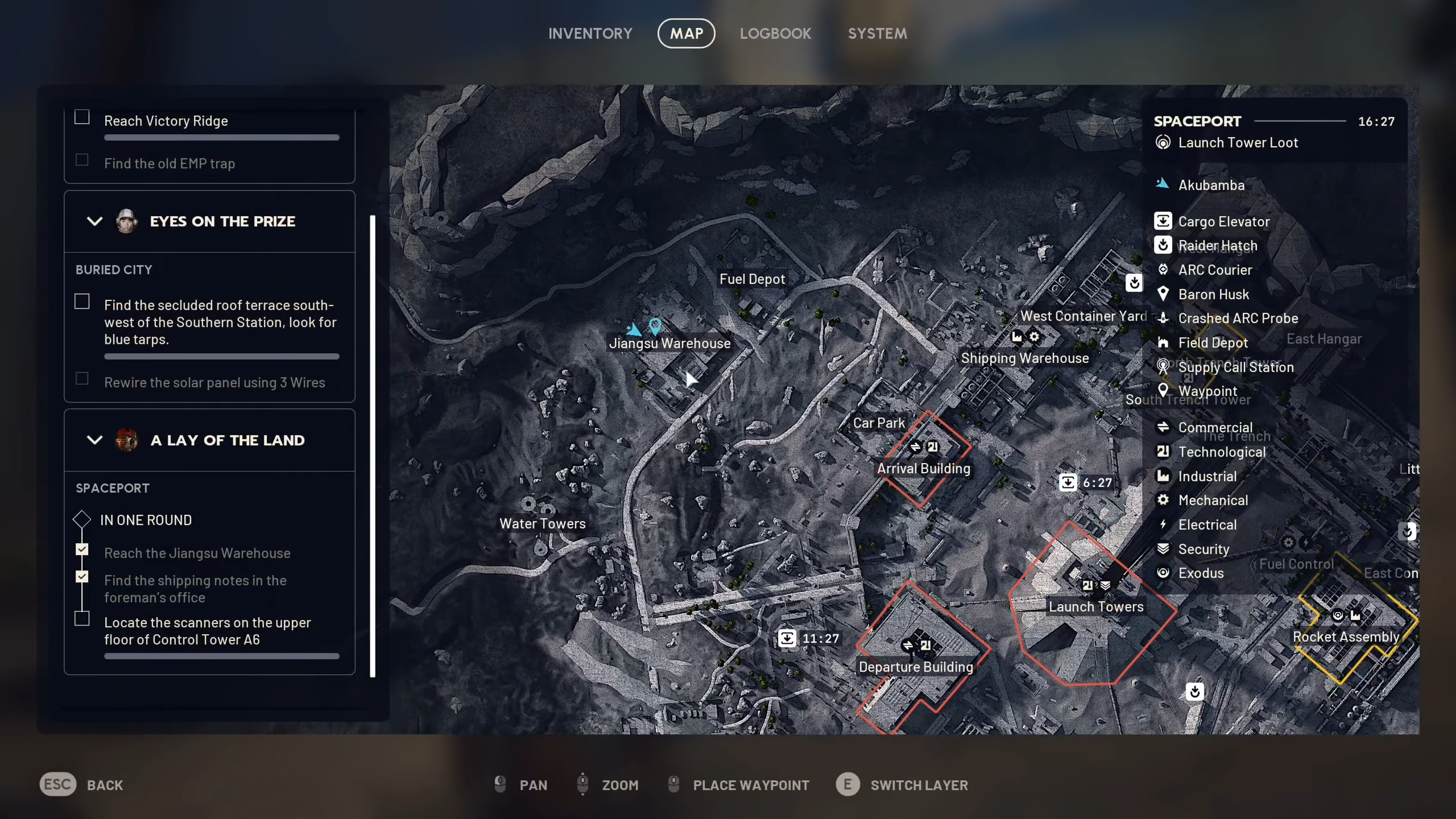Screen dimensions: 1456x819
Task: Switch to the Inventory tab
Action: 590,34
